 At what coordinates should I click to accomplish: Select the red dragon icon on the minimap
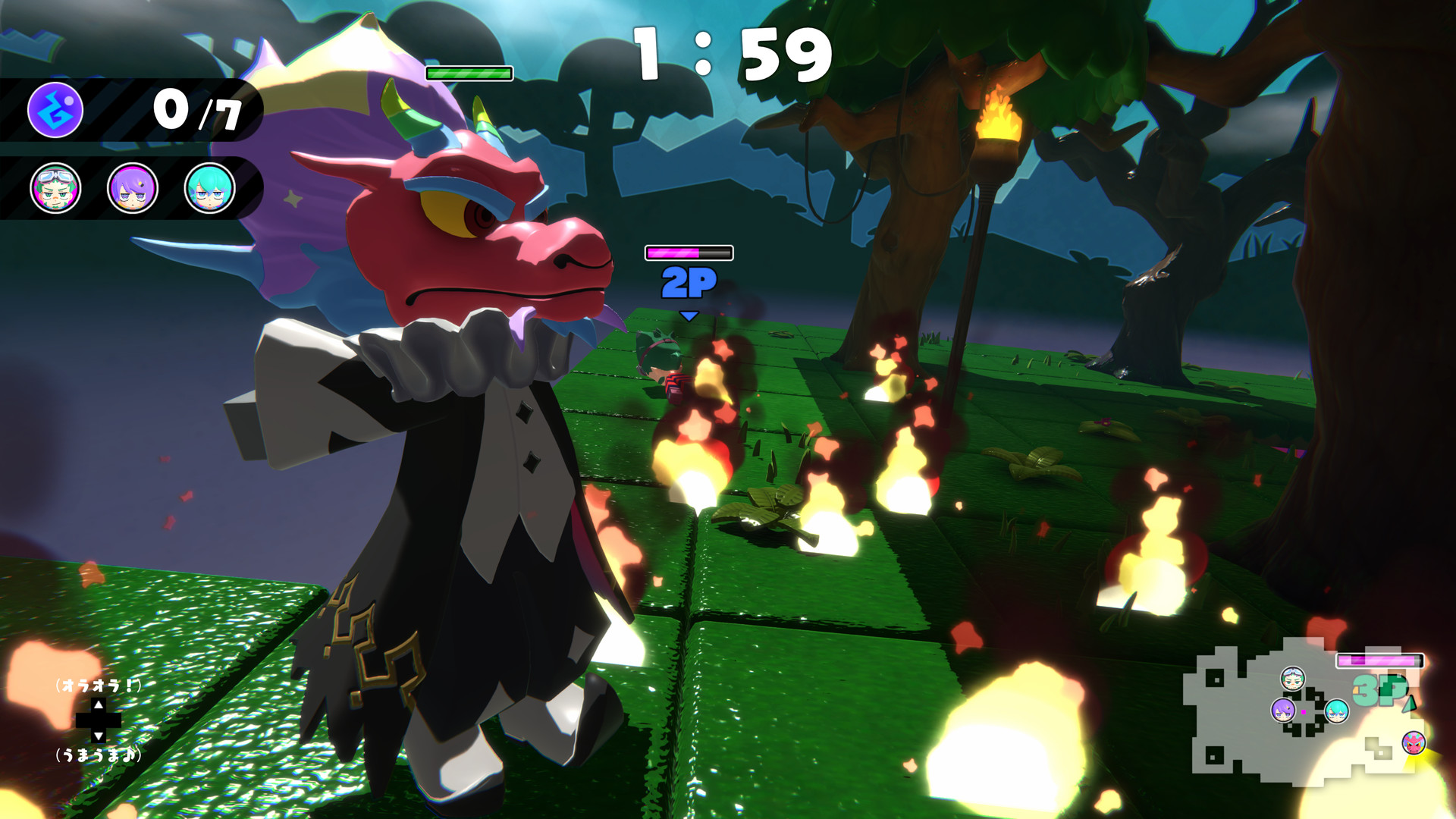point(1413,744)
